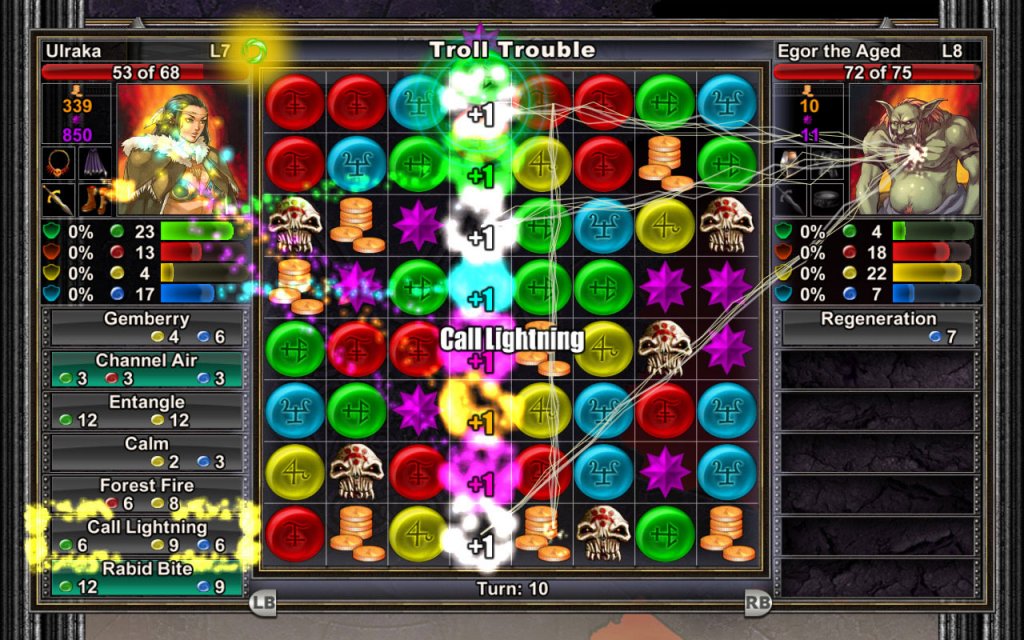The width and height of the screenshot is (1024, 640).
Task: Use the Rabid Bite spell
Action: tap(147, 577)
